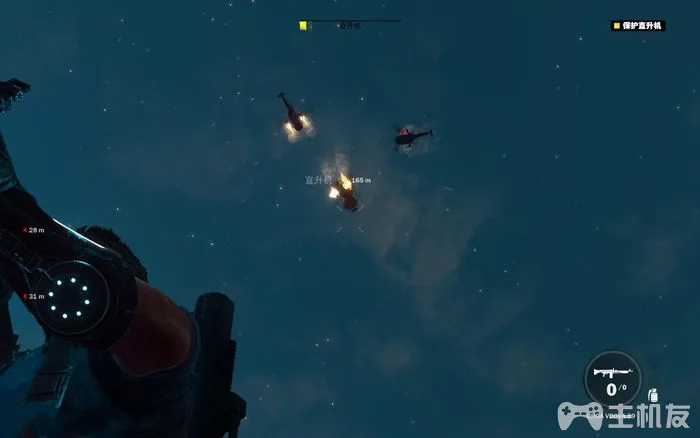Viewport: 700px width, 438px height.
Task: Target the red triangle marker on the helicopter
Action: (x=403, y=132)
